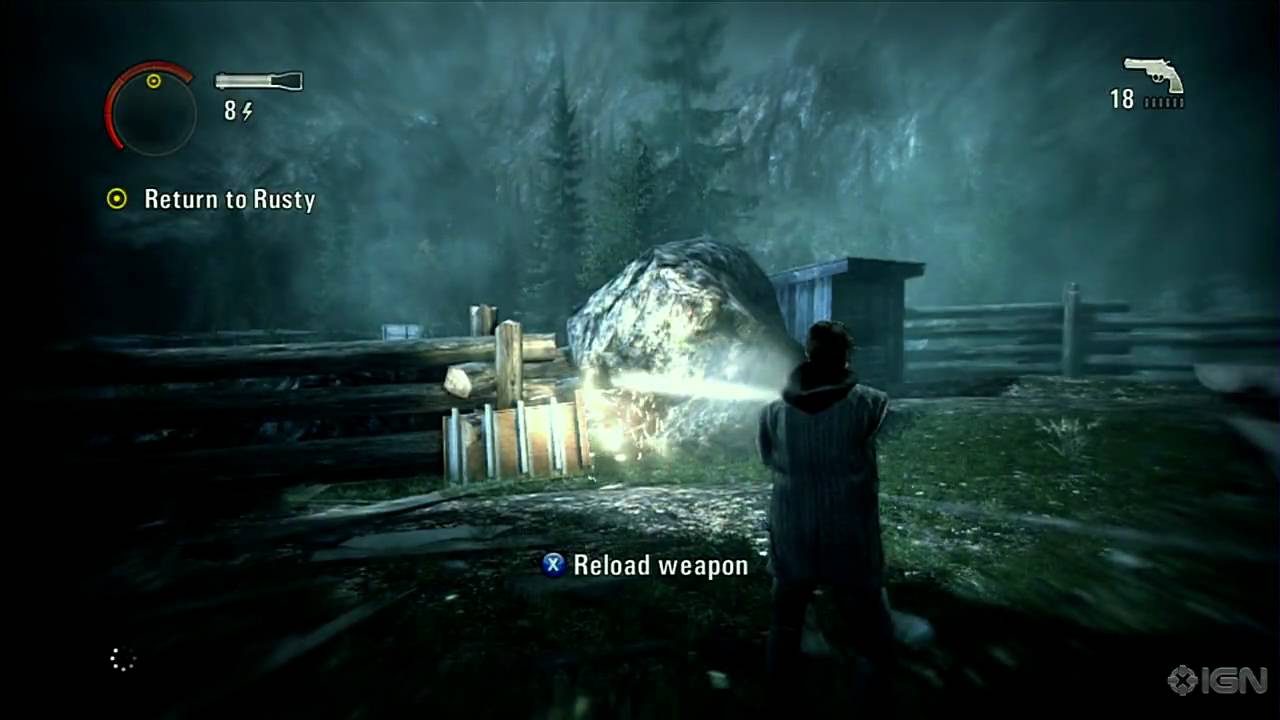Viewport: 1280px width, 720px height.
Task: Click the circular compass radar
Action: coord(152,108)
